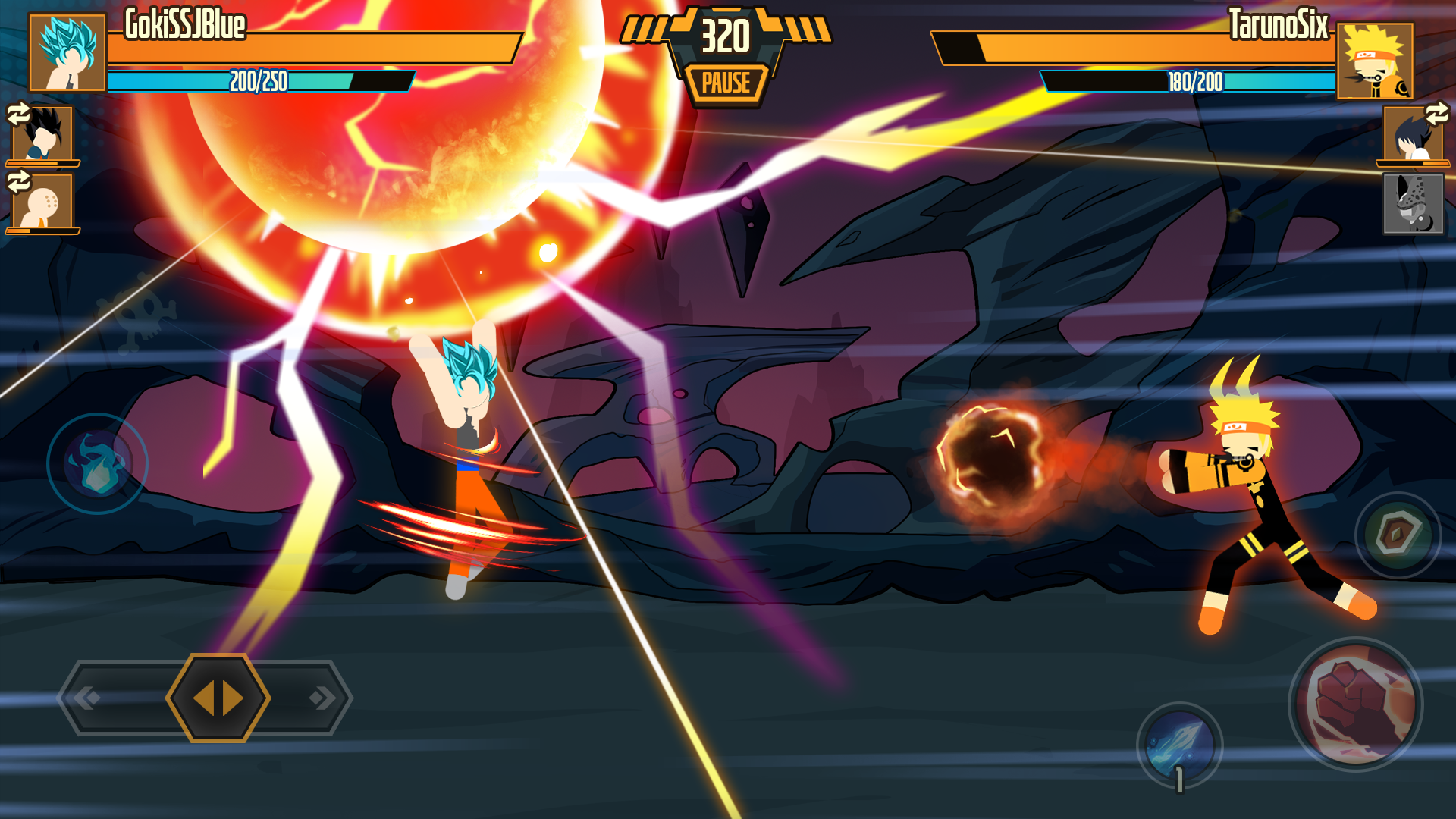This screenshot has height=819, width=1456.
Task: Tap the 320 match timer display
Action: [726, 34]
